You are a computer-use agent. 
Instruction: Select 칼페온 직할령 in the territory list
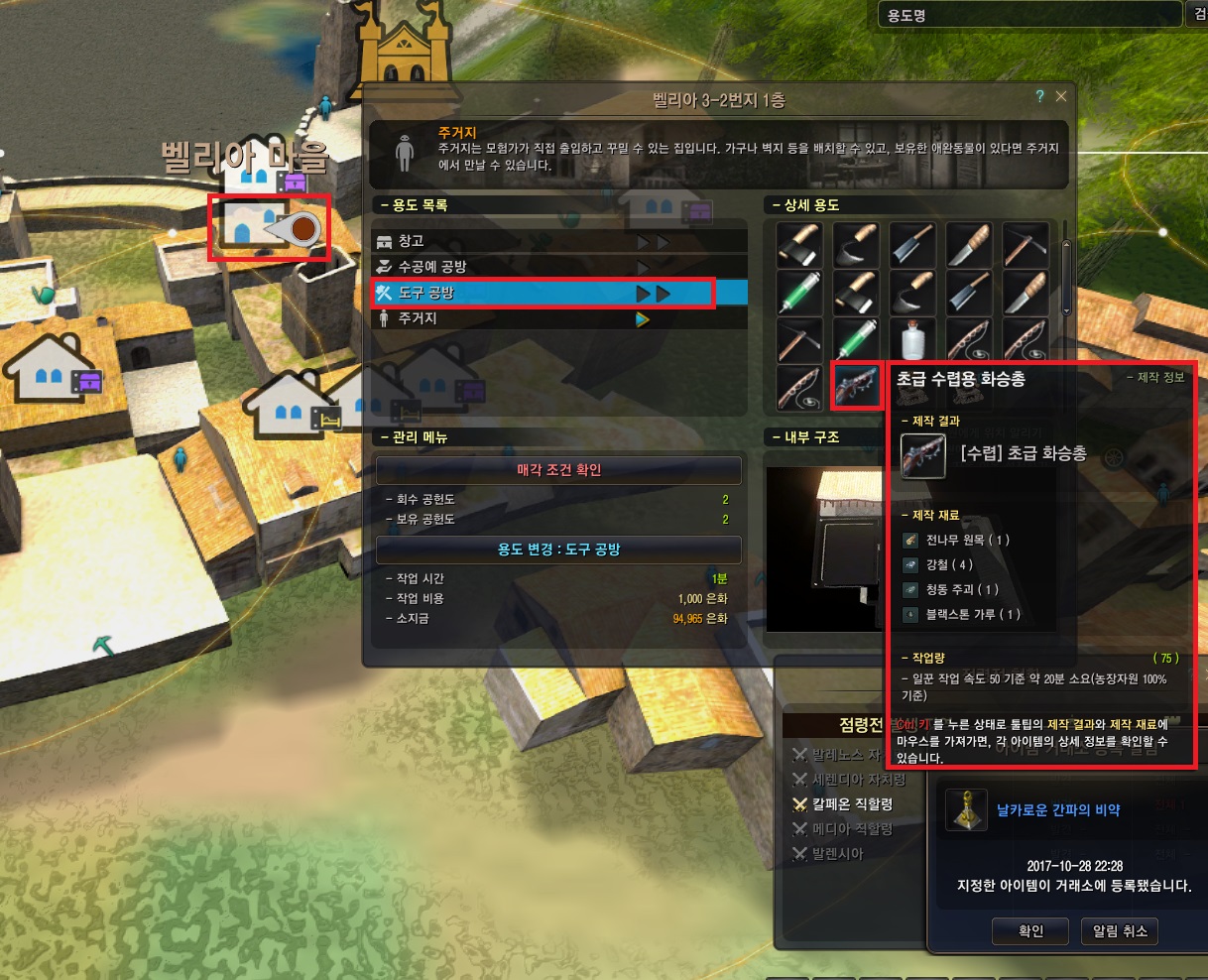(x=852, y=804)
